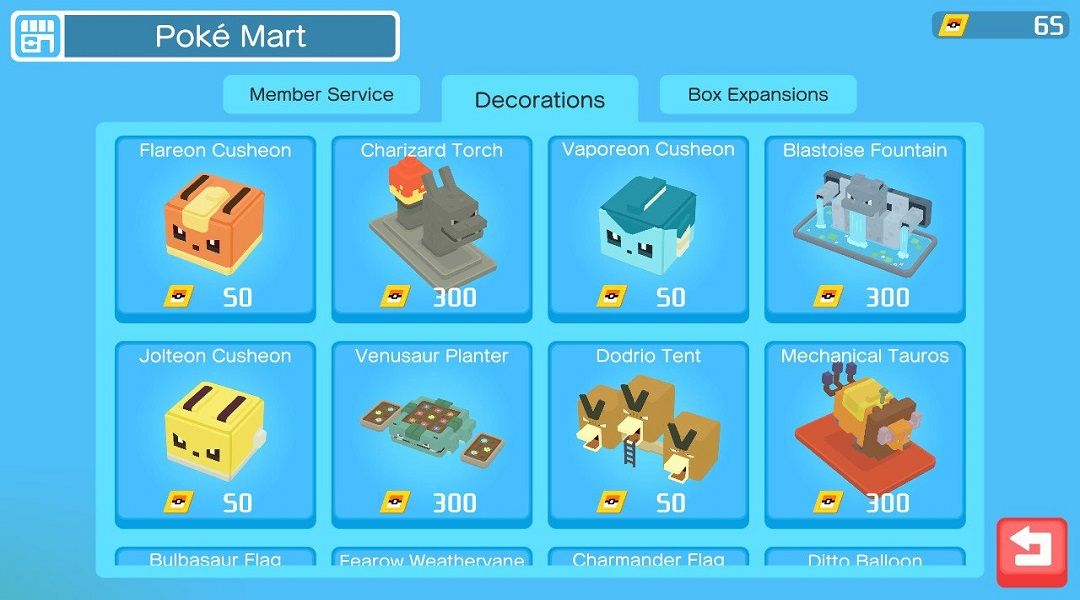Choose the Venusaur Planter item
This screenshot has width=1080, height=600.
(432, 435)
